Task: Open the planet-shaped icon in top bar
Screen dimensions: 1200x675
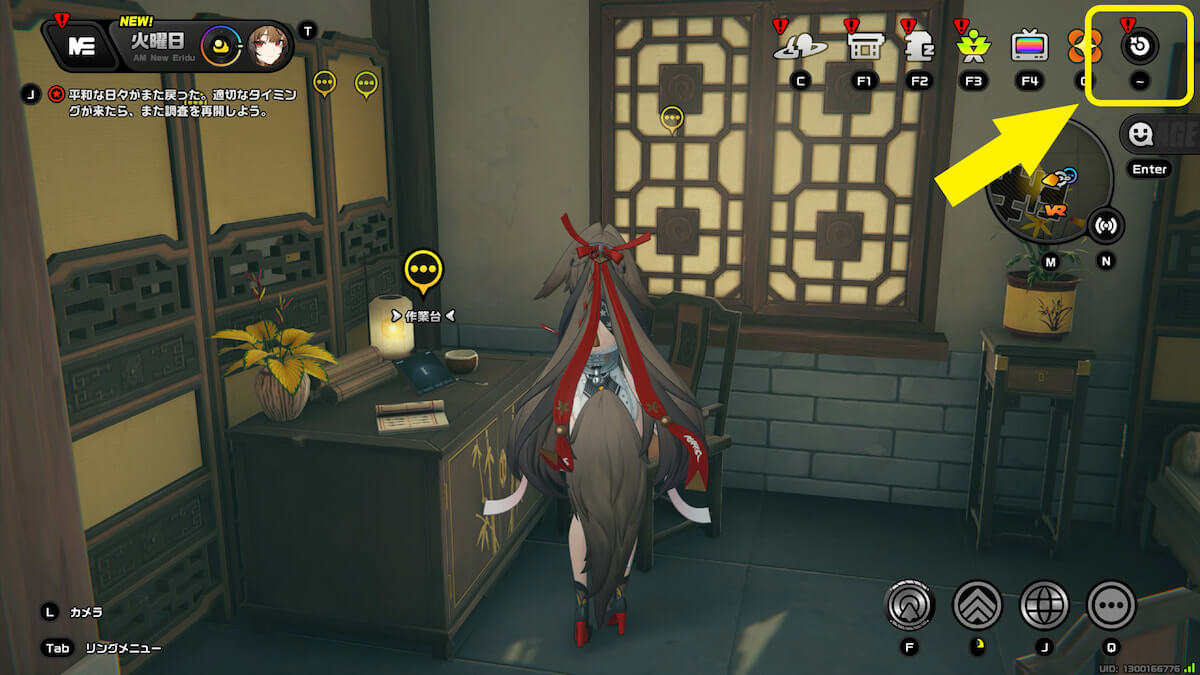Action: 799,45
